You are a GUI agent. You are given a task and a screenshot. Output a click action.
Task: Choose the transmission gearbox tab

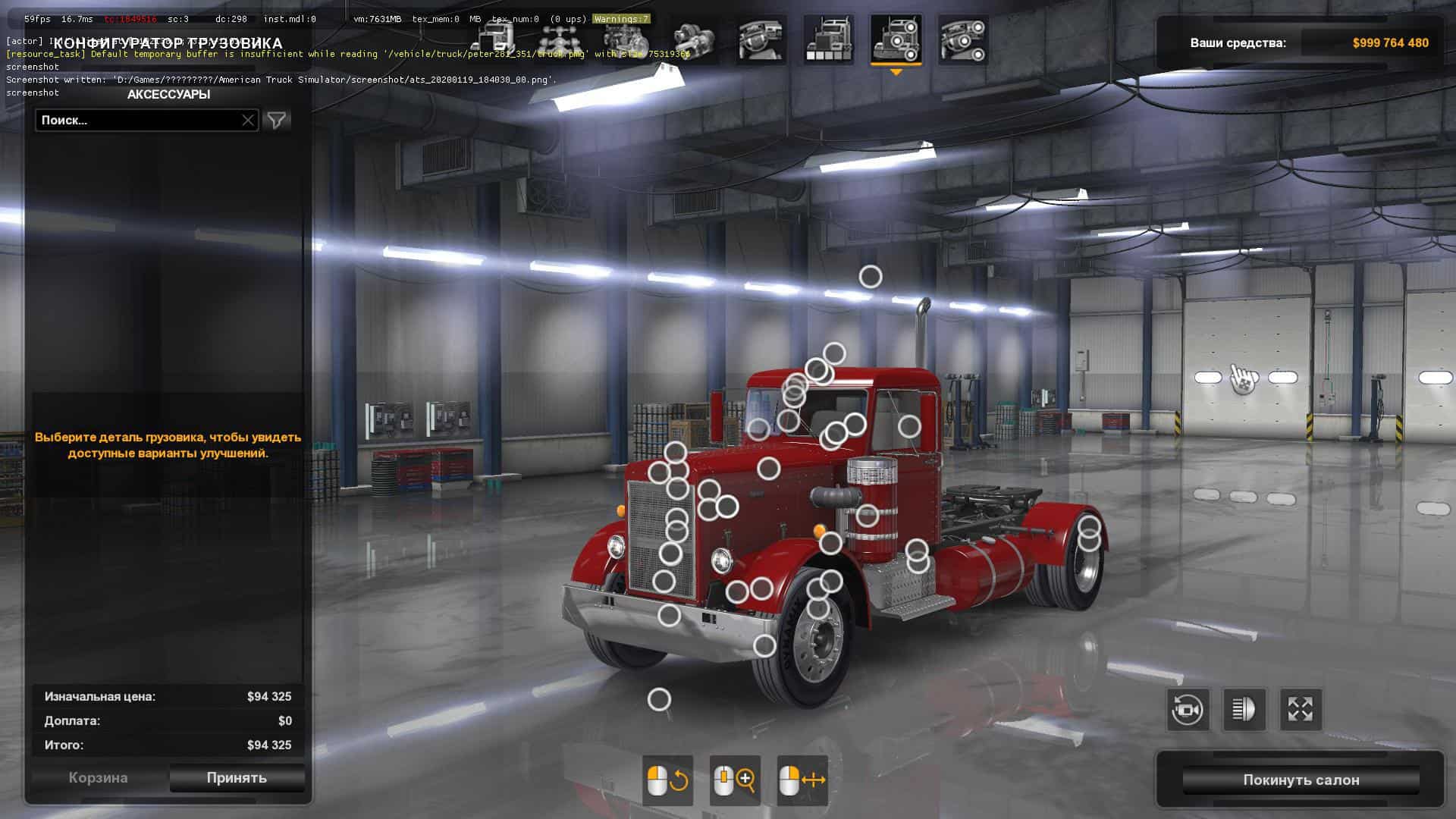[693, 40]
